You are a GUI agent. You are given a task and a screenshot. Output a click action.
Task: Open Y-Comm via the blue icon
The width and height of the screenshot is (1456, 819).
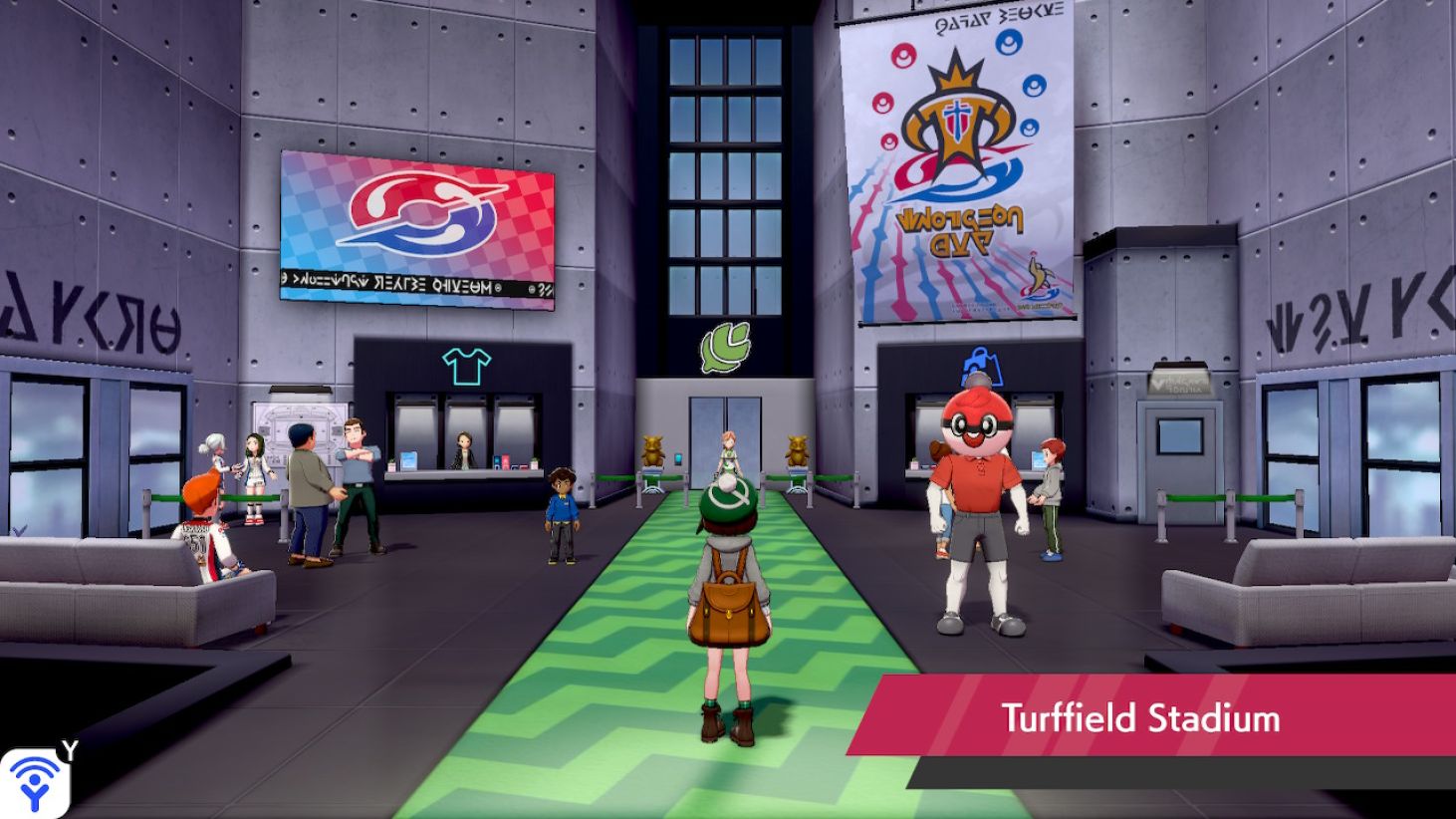(x=37, y=778)
